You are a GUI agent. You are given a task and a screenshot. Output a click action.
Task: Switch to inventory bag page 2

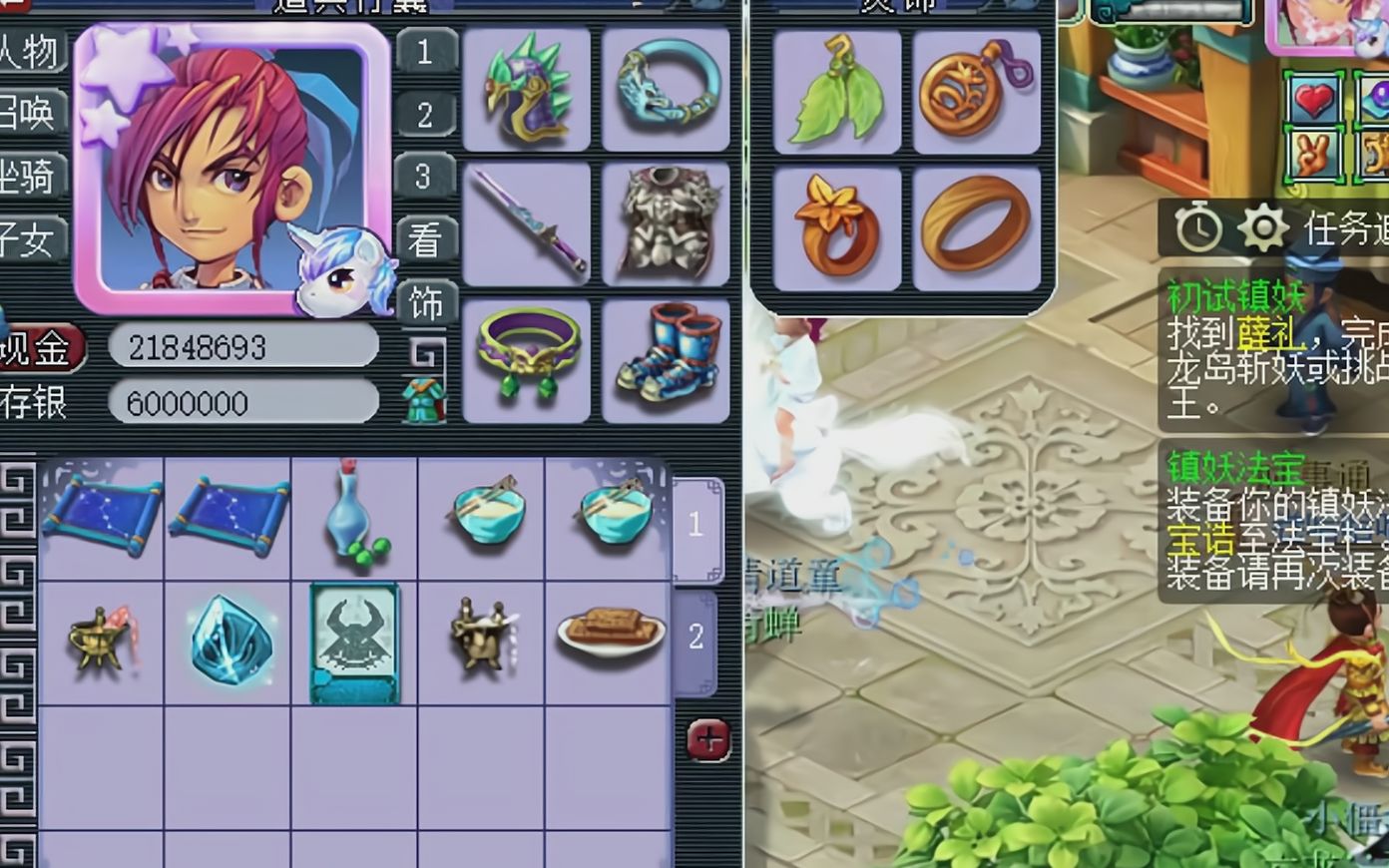pos(695,638)
